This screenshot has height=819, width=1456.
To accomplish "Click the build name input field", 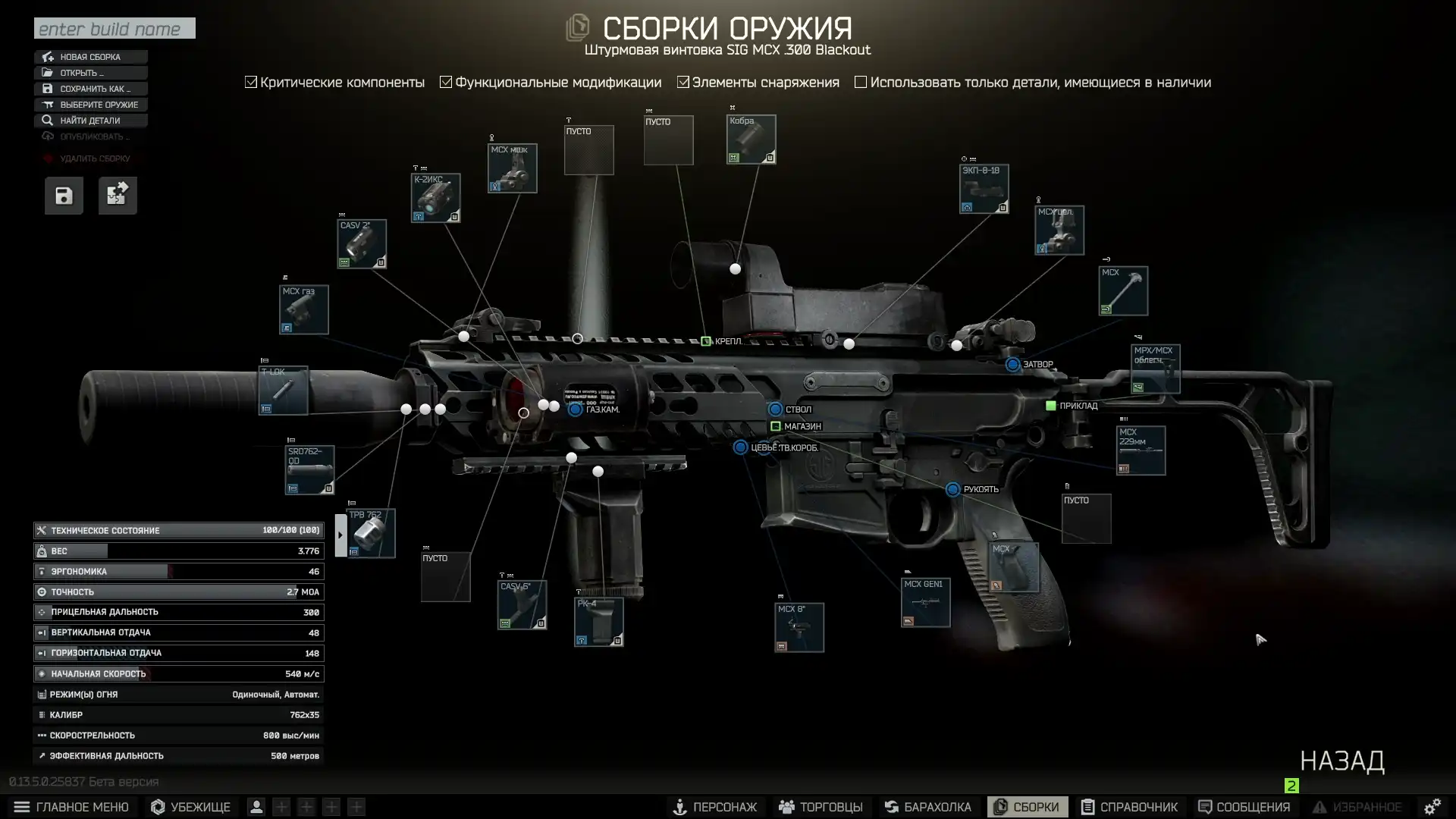I will tap(115, 29).
